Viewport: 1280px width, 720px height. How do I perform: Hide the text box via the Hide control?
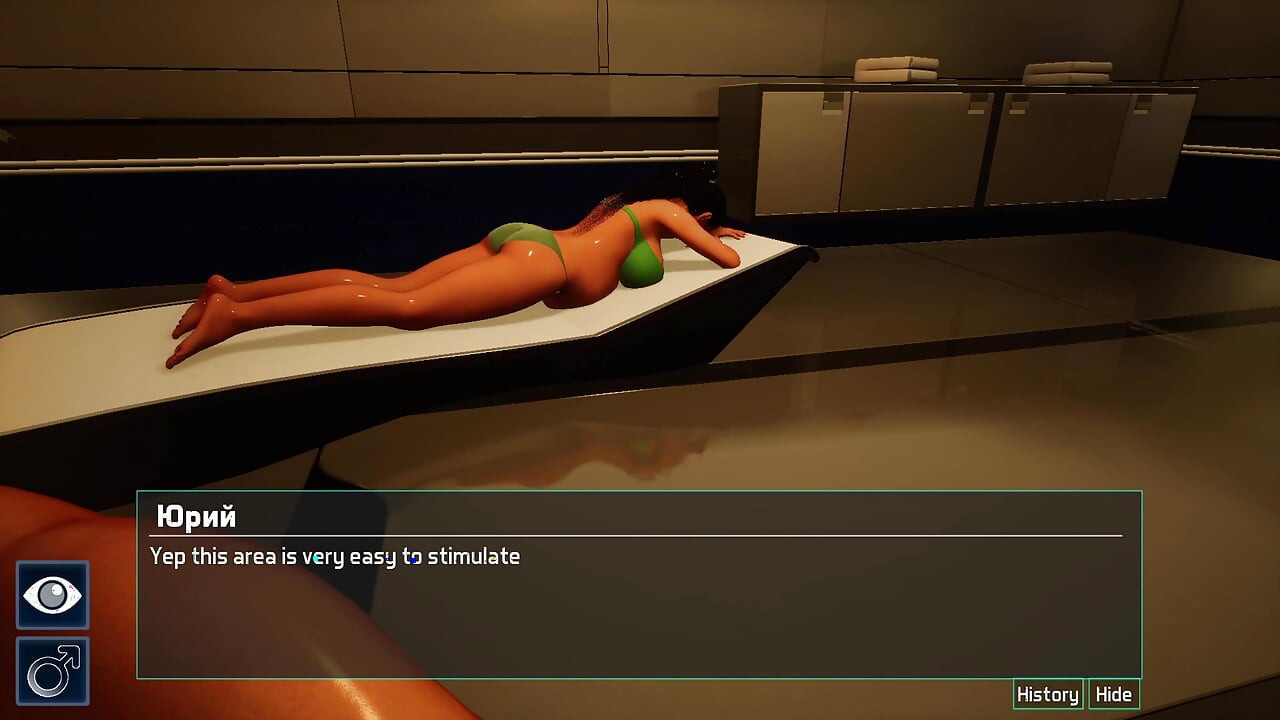click(1114, 694)
